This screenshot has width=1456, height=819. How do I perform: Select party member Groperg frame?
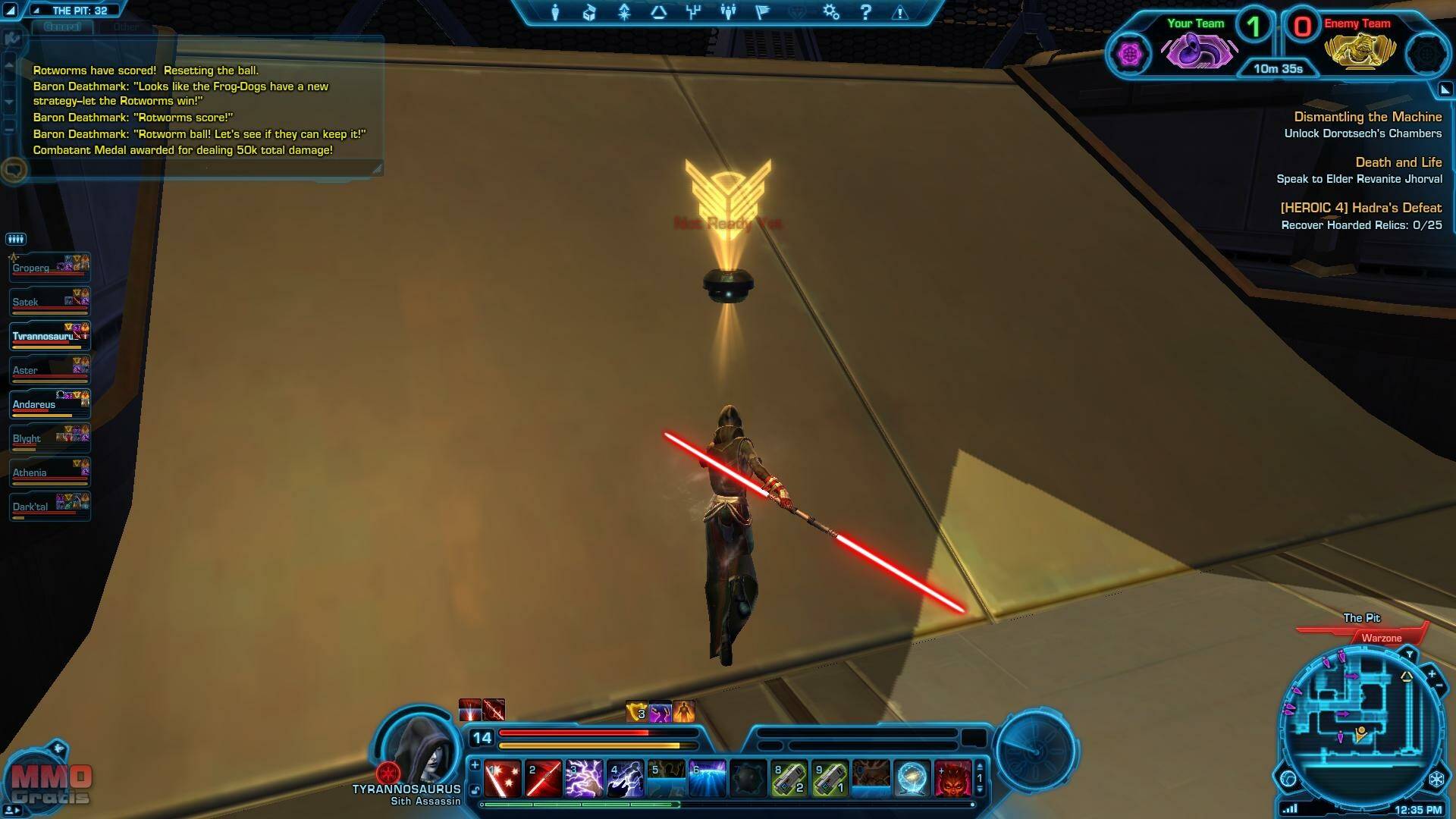(x=50, y=268)
